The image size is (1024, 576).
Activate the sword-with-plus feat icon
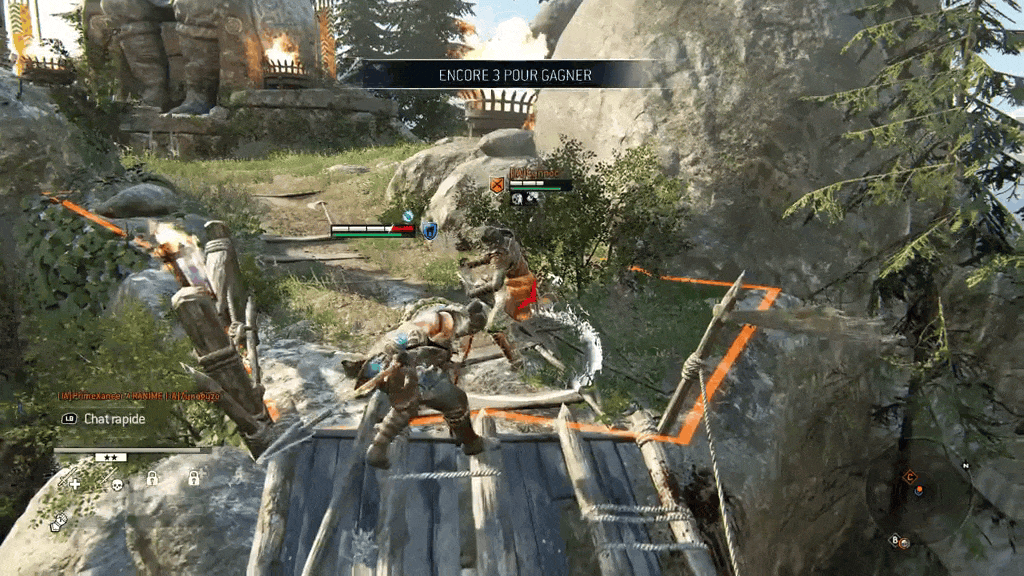pos(69,482)
